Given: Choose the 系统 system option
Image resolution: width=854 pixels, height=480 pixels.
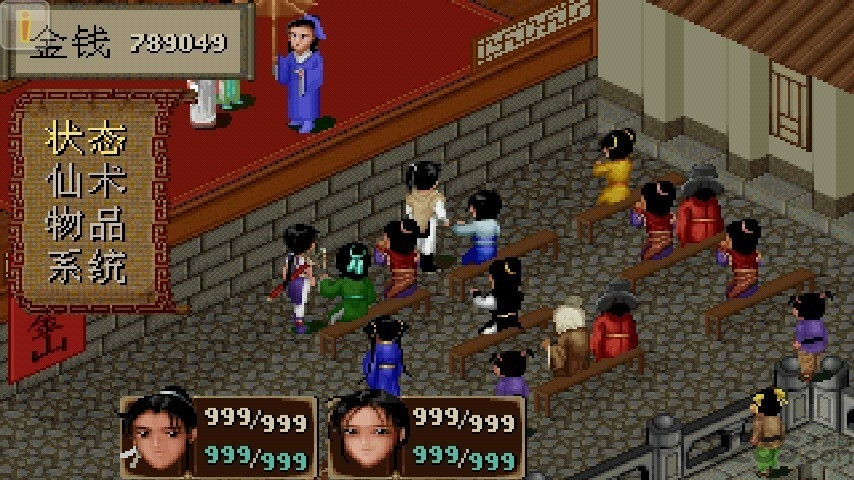Looking at the screenshot, I should 85,267.
